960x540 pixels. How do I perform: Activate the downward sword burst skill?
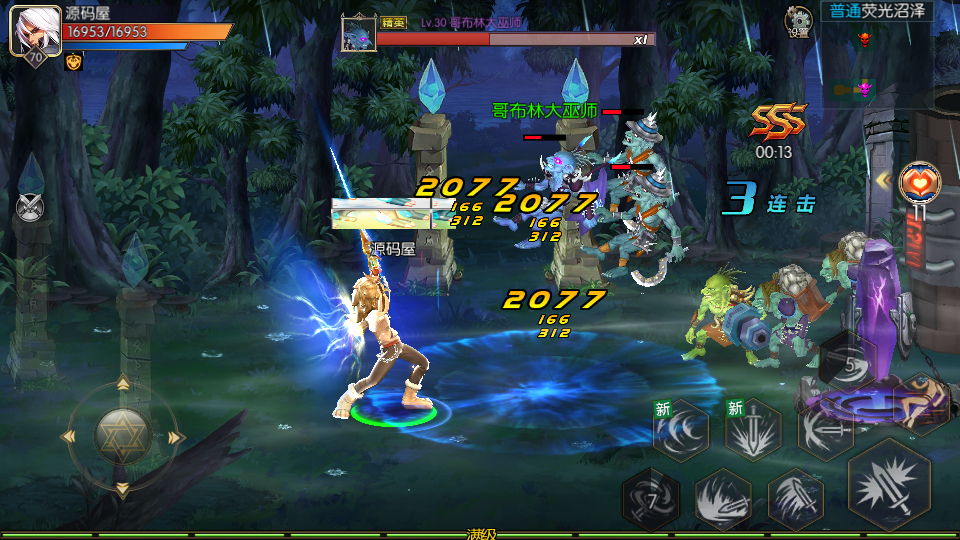click(x=752, y=430)
